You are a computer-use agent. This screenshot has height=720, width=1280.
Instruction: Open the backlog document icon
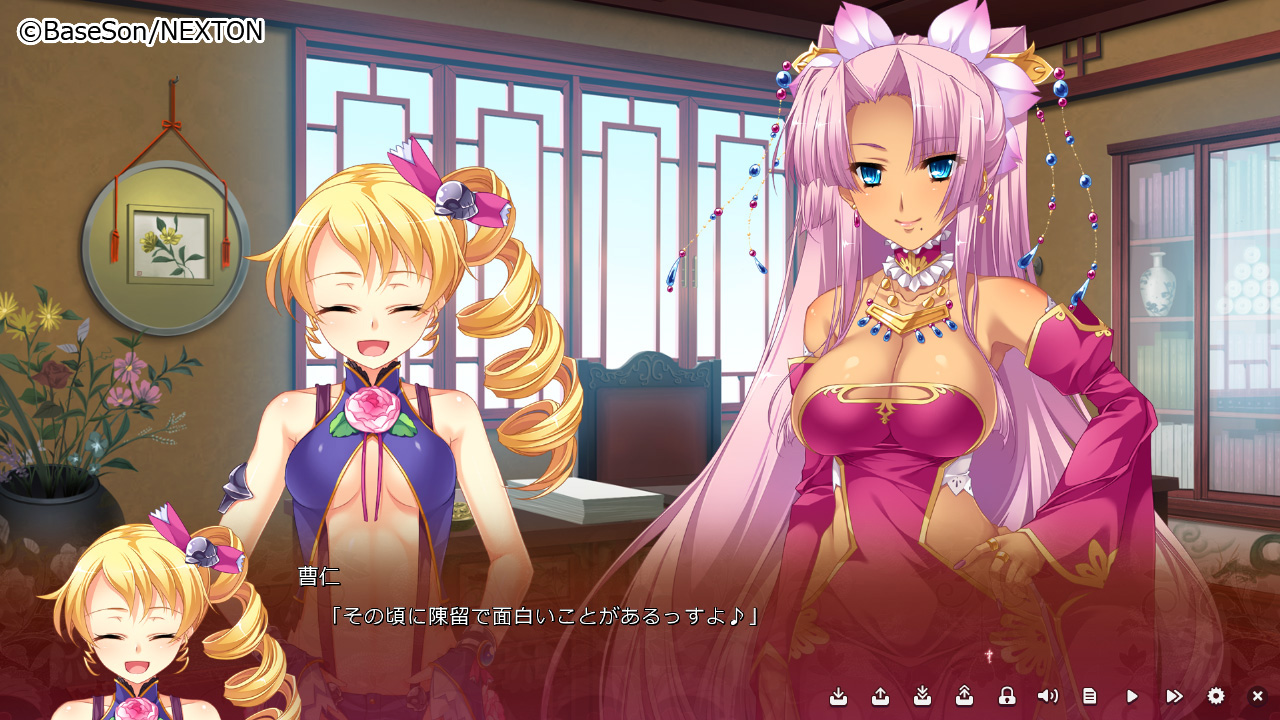pos(1090,696)
